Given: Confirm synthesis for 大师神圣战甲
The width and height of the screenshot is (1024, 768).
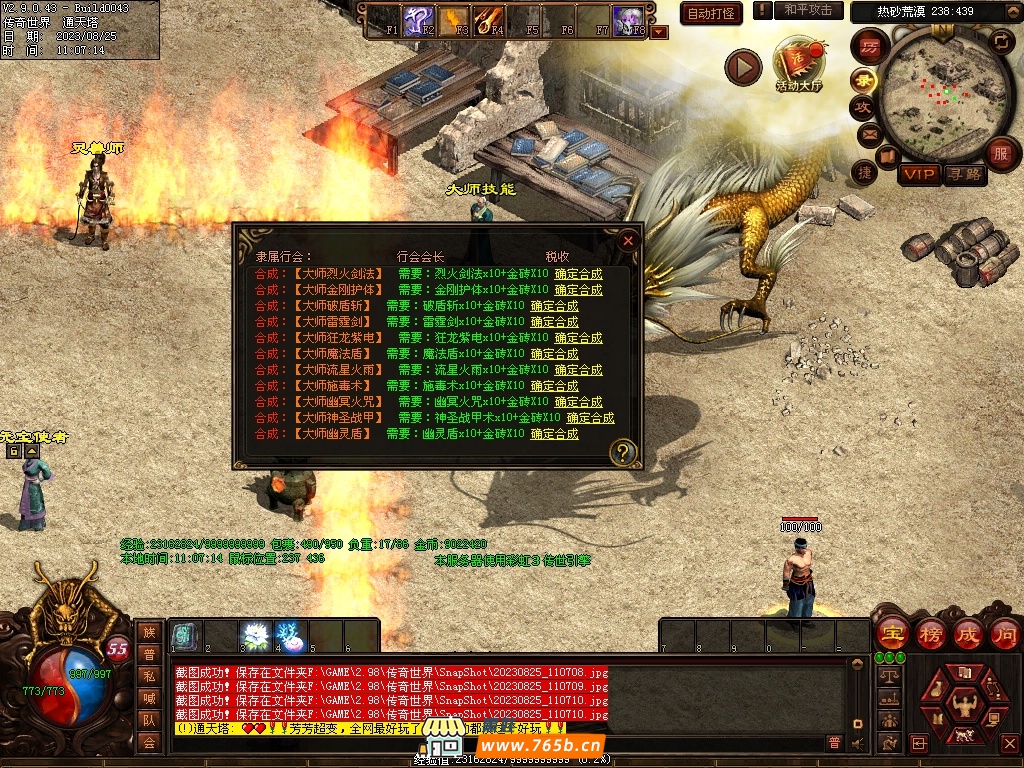Looking at the screenshot, I should tap(590, 418).
